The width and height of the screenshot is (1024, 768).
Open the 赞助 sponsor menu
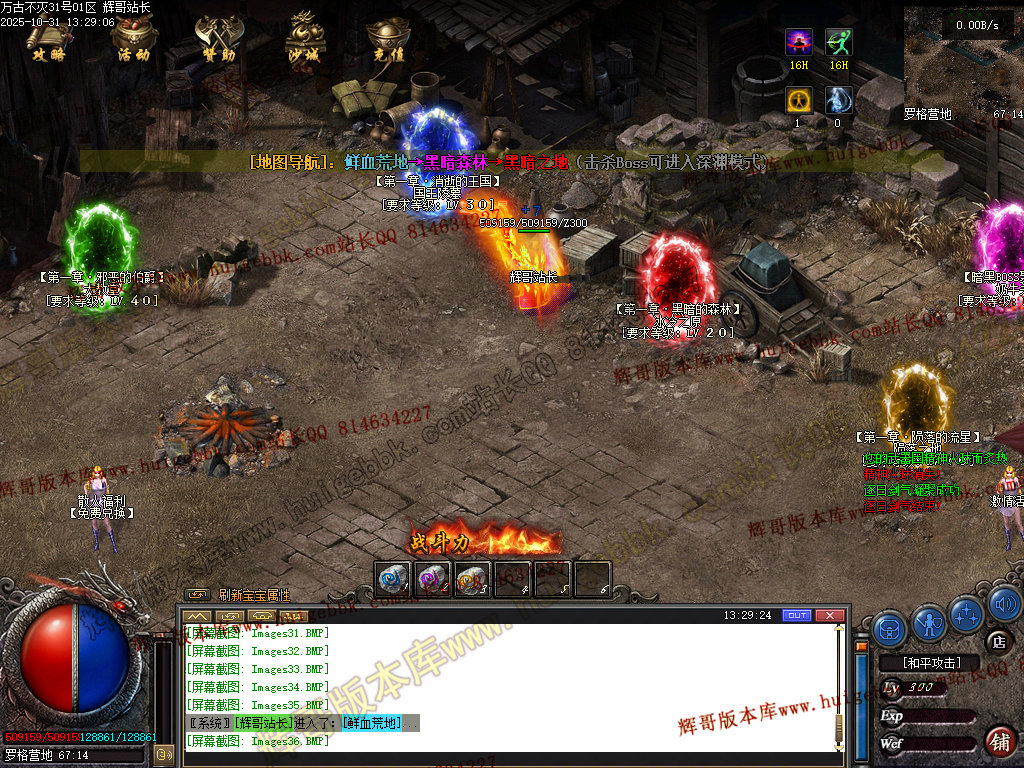(x=218, y=38)
